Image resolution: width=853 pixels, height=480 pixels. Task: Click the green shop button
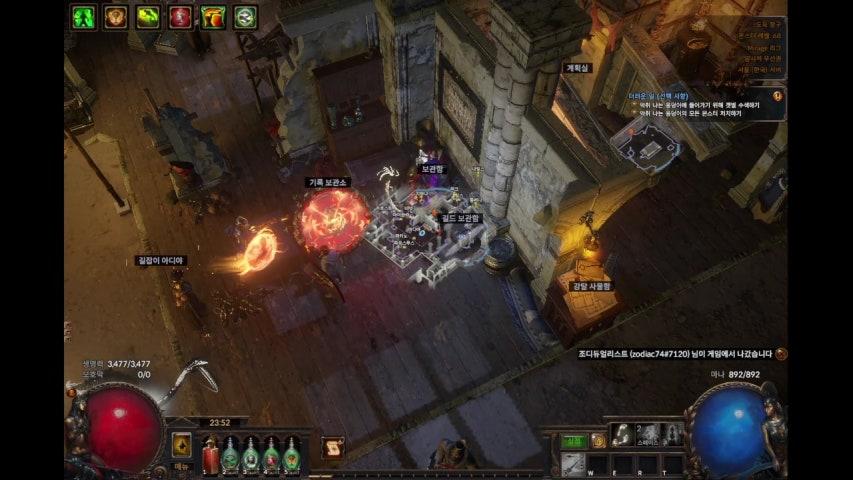tap(572, 440)
